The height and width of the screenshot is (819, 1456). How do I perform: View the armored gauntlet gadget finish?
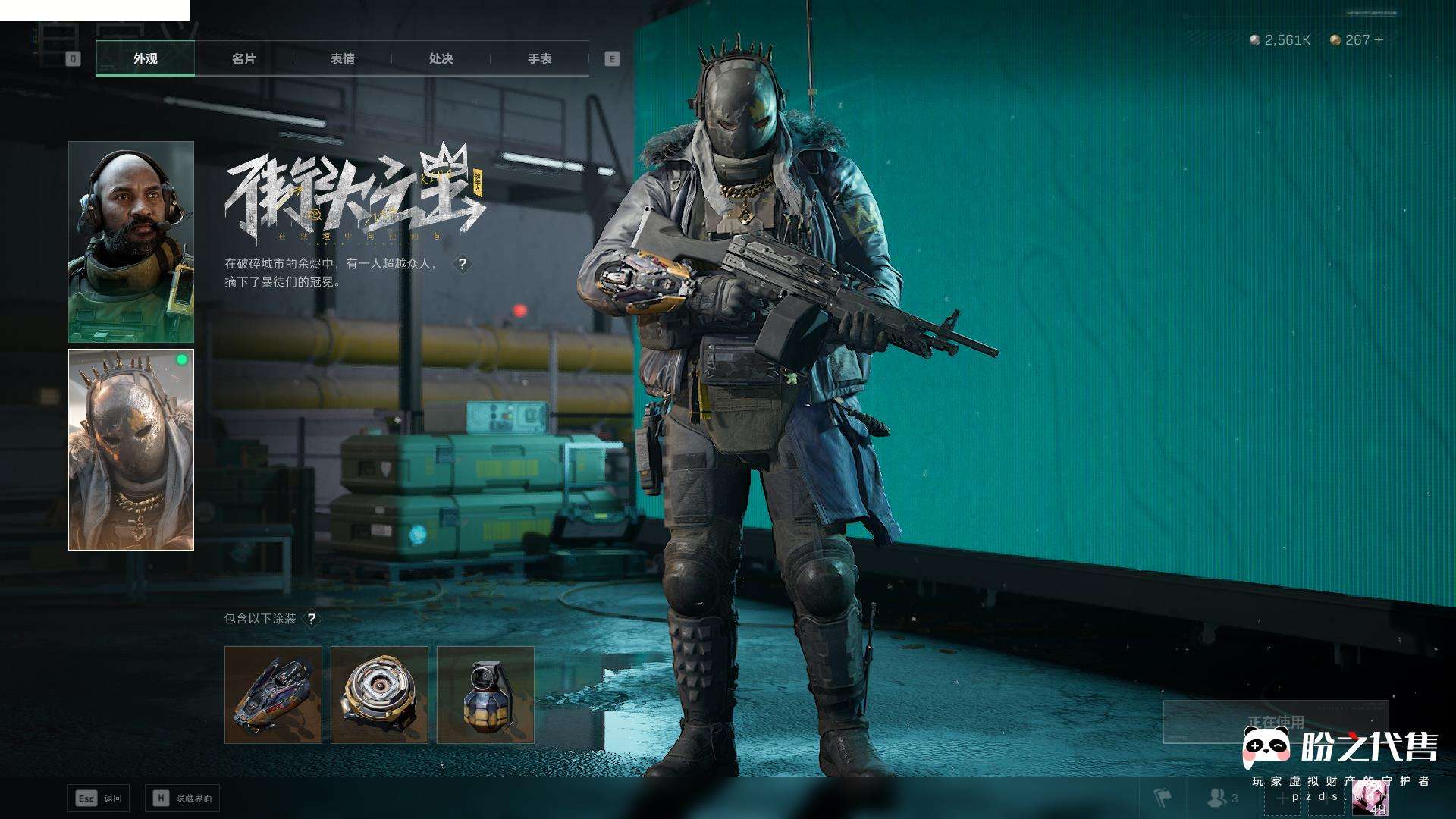point(273,695)
